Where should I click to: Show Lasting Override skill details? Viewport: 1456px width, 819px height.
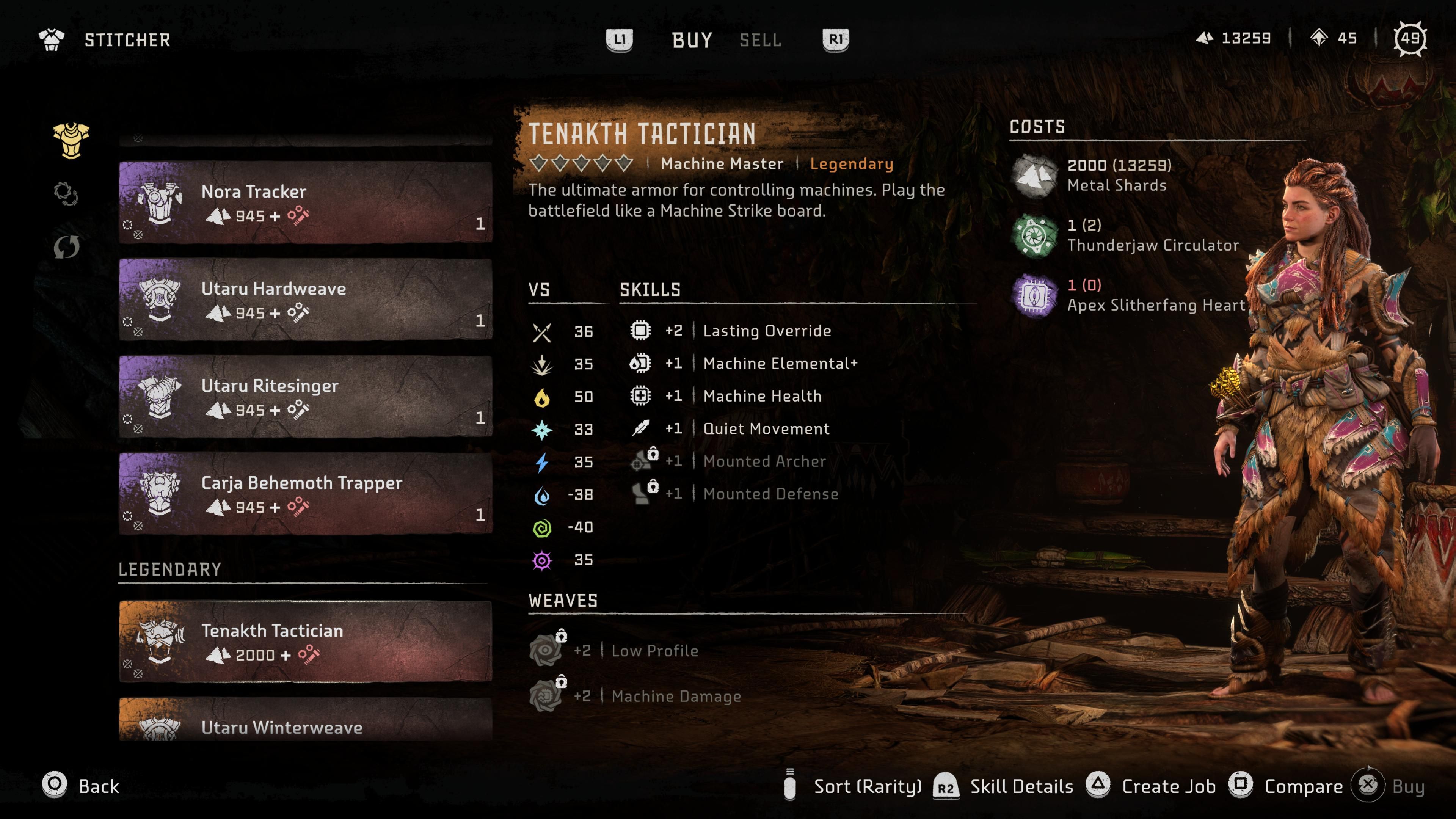(766, 331)
